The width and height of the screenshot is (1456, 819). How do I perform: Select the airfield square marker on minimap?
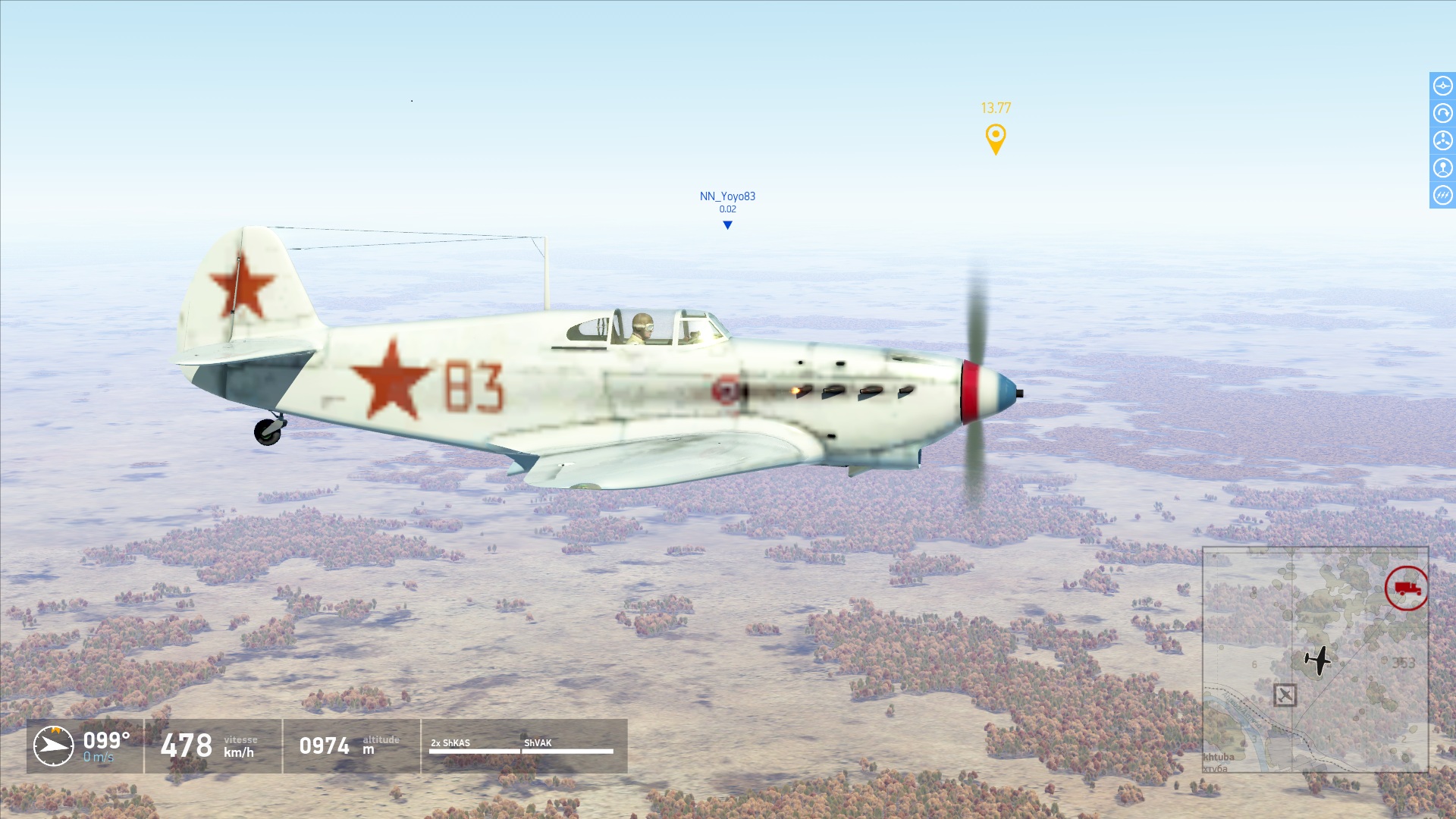1285,695
